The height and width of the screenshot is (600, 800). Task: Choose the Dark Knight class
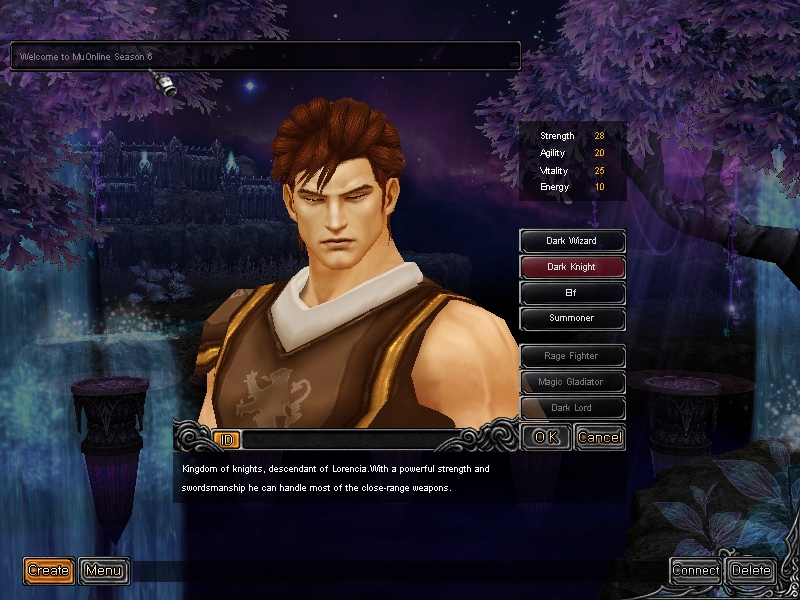point(572,267)
